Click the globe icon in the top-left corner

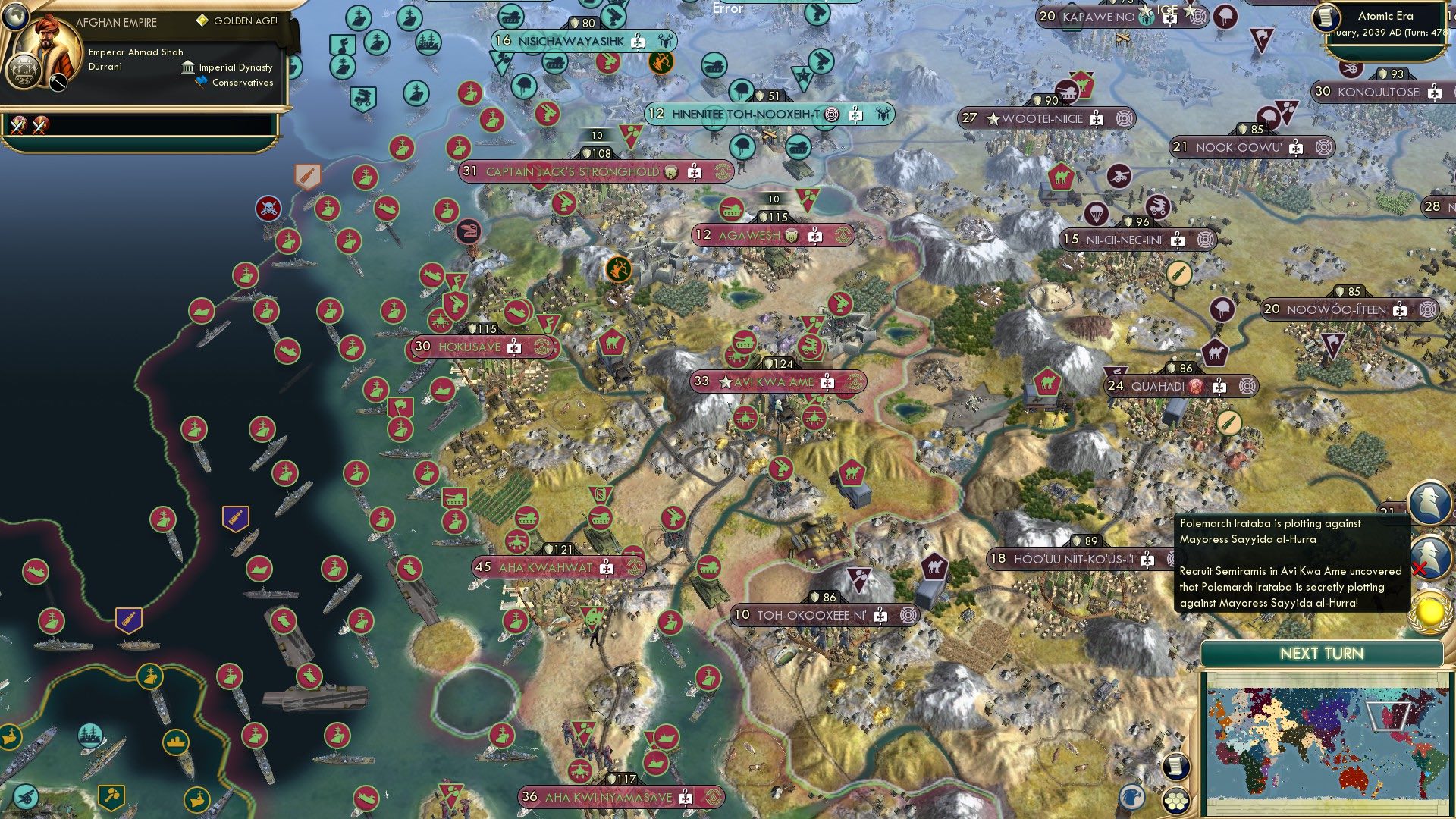[16, 17]
